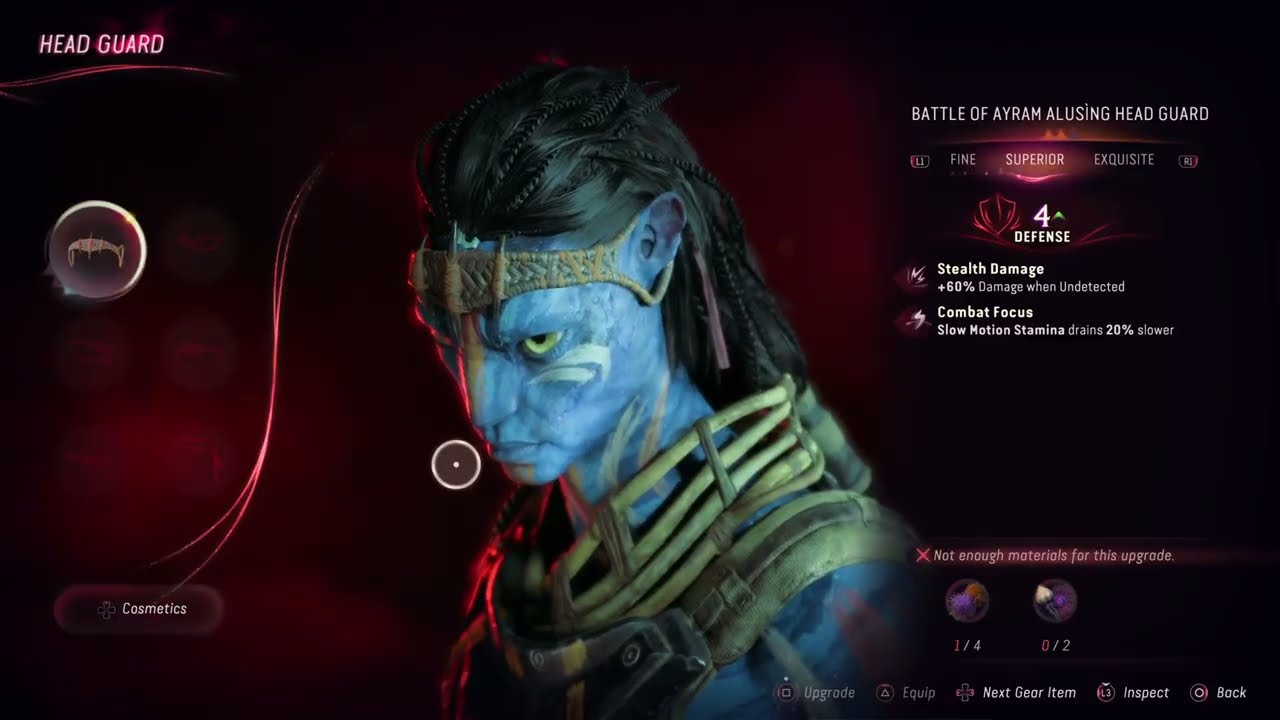1280x720 pixels.
Task: Inspect the head guard
Action: [x=1133, y=692]
